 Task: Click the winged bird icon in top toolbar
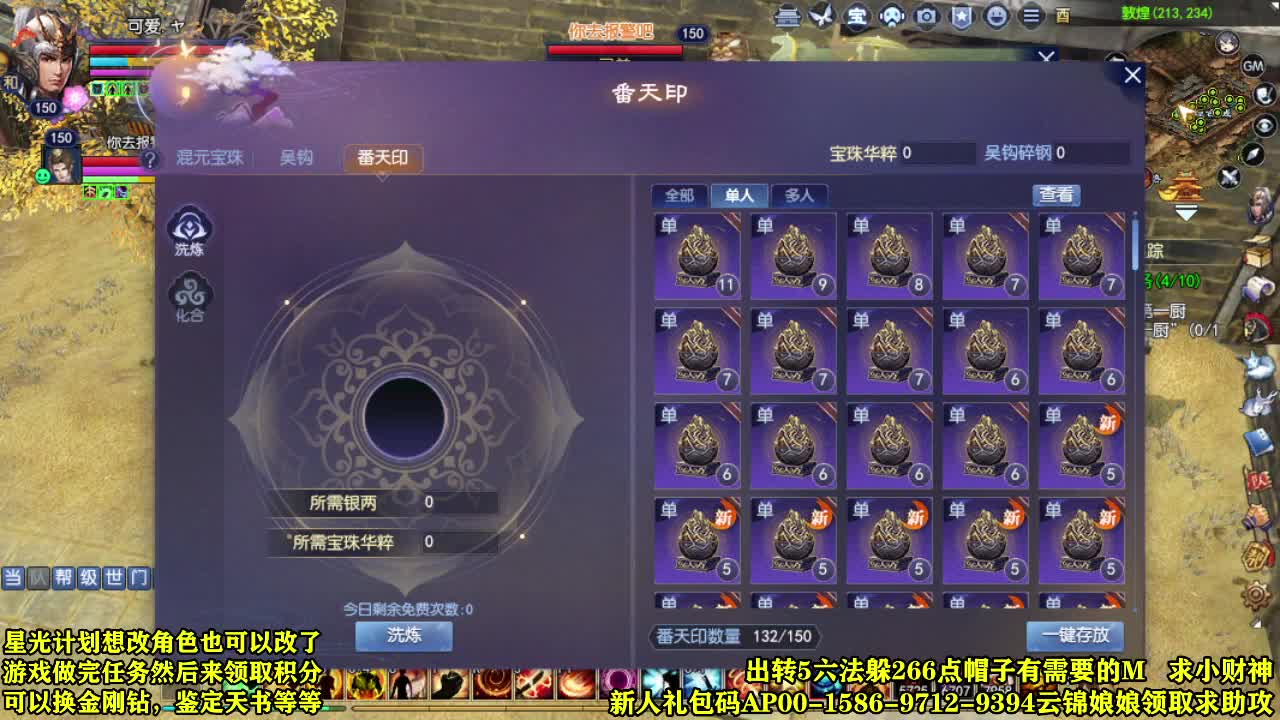[x=822, y=17]
